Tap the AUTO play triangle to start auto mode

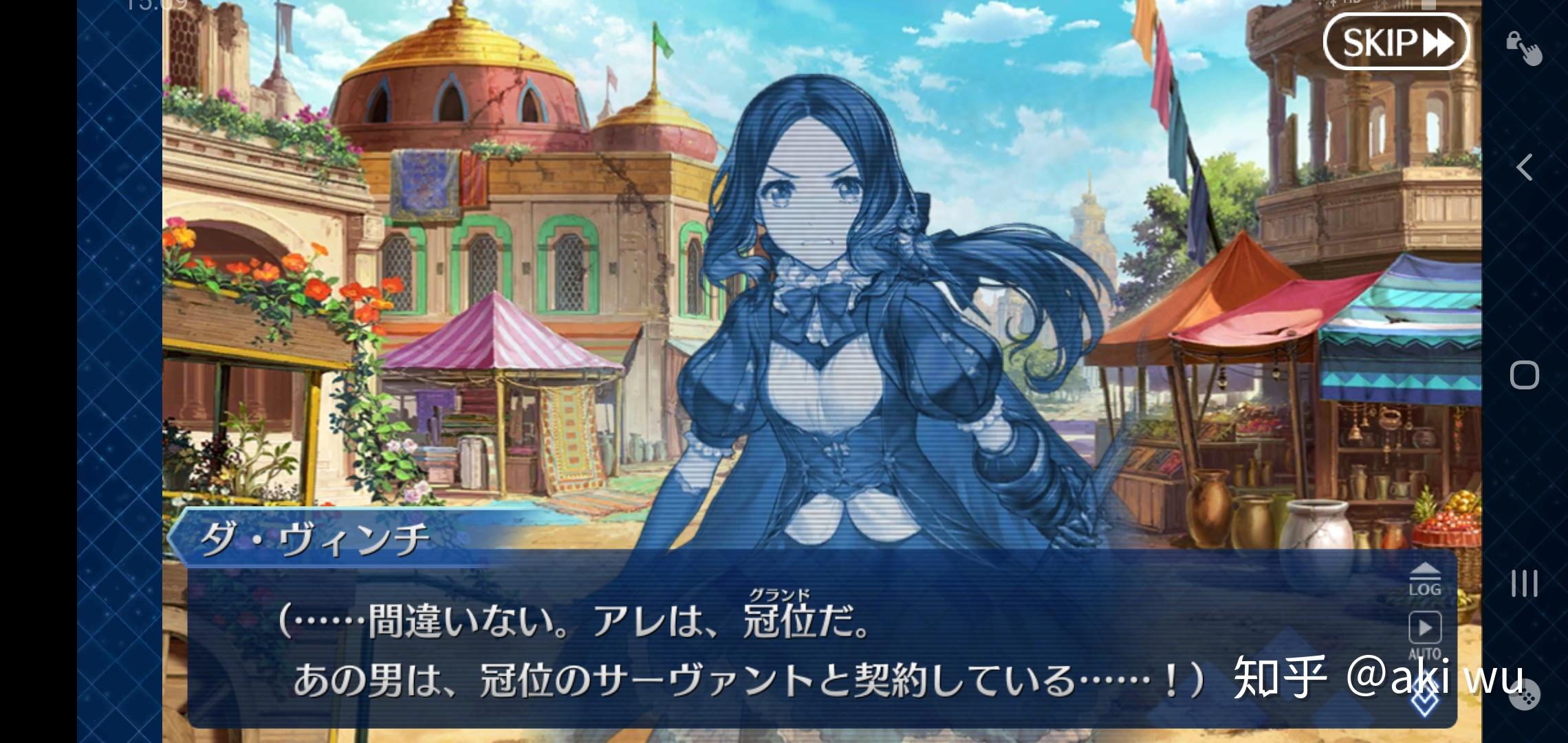(1425, 627)
